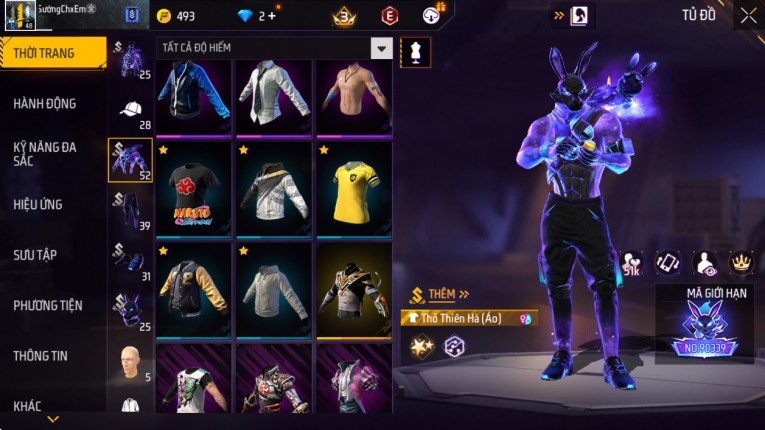Select the Naruto black t-shirt
This screenshot has width=765, height=430.
coord(193,190)
